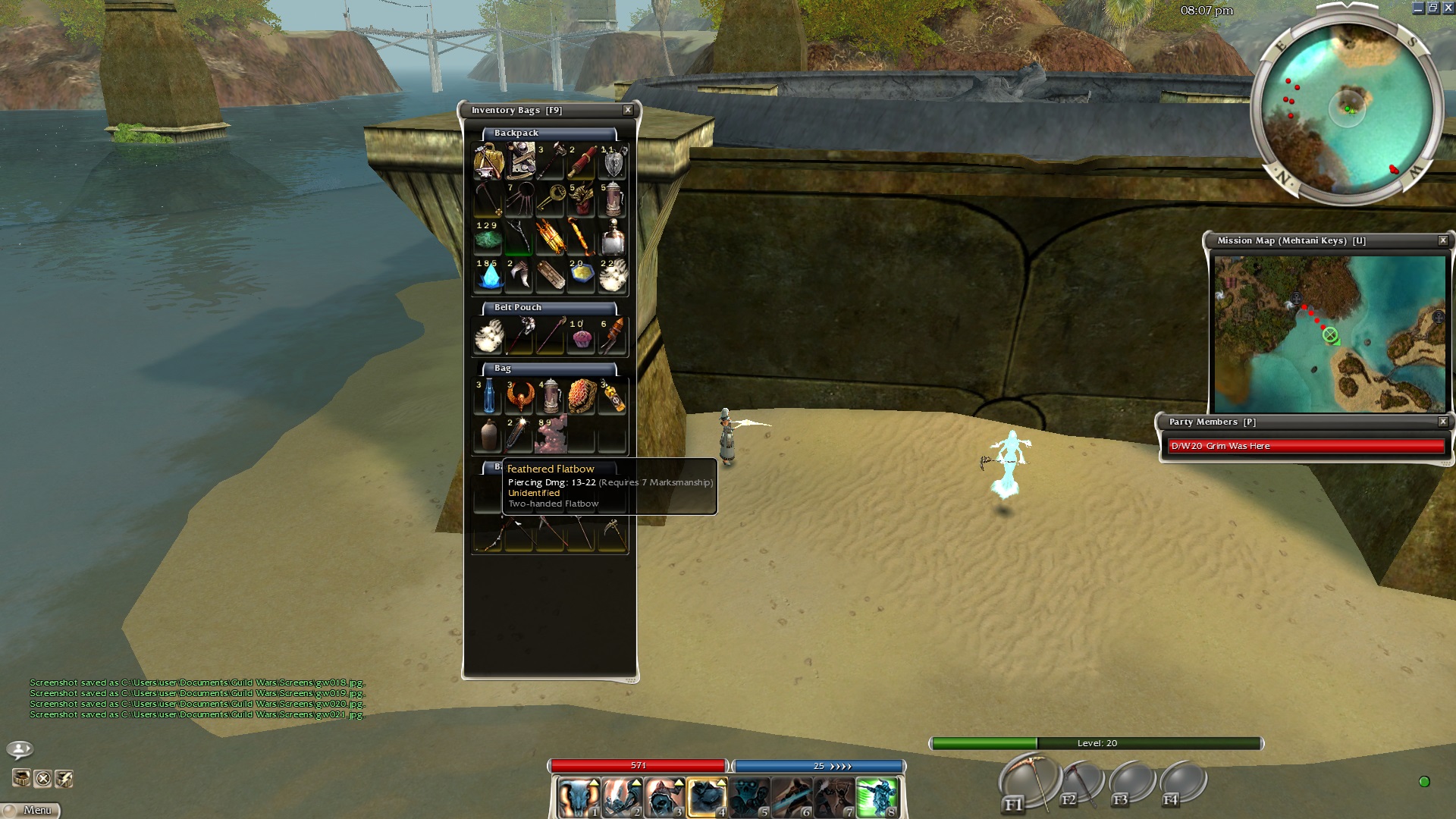Viewport: 1456px width, 819px height.
Task: Open the chat speech bubble icon
Action: [20, 750]
